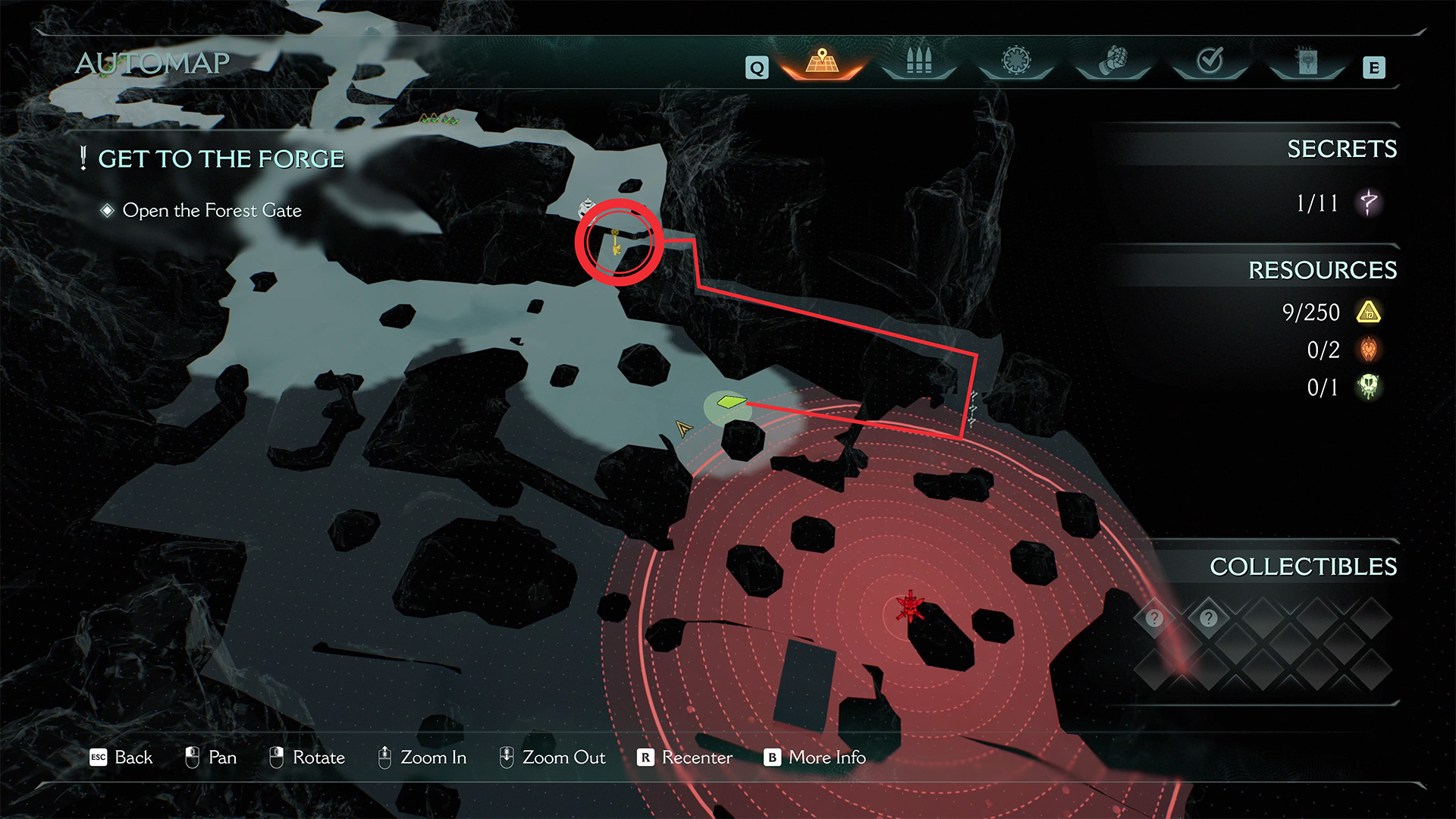Zoom Out of the automap

552,758
